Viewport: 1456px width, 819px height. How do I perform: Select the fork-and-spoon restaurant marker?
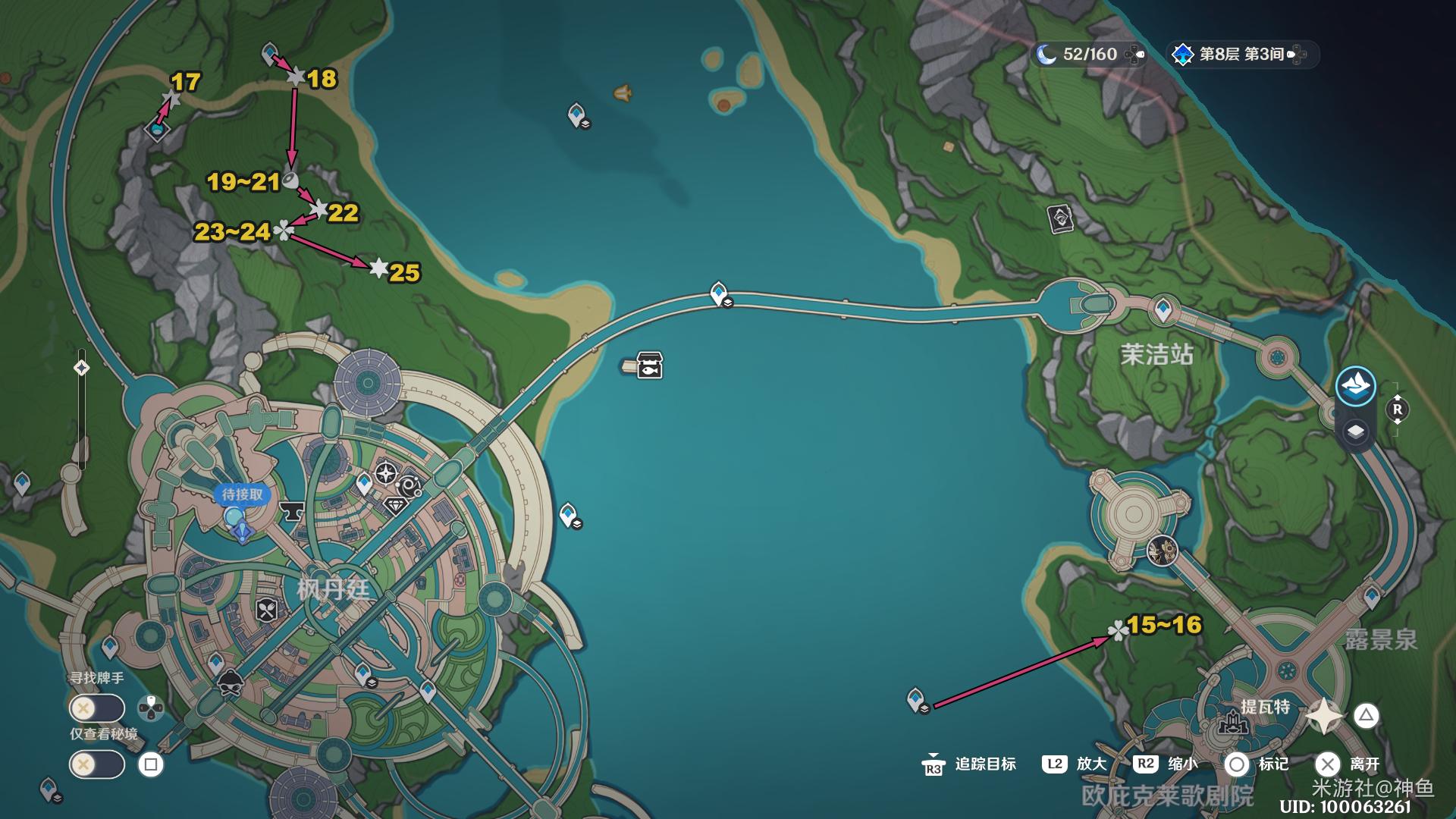(x=267, y=610)
